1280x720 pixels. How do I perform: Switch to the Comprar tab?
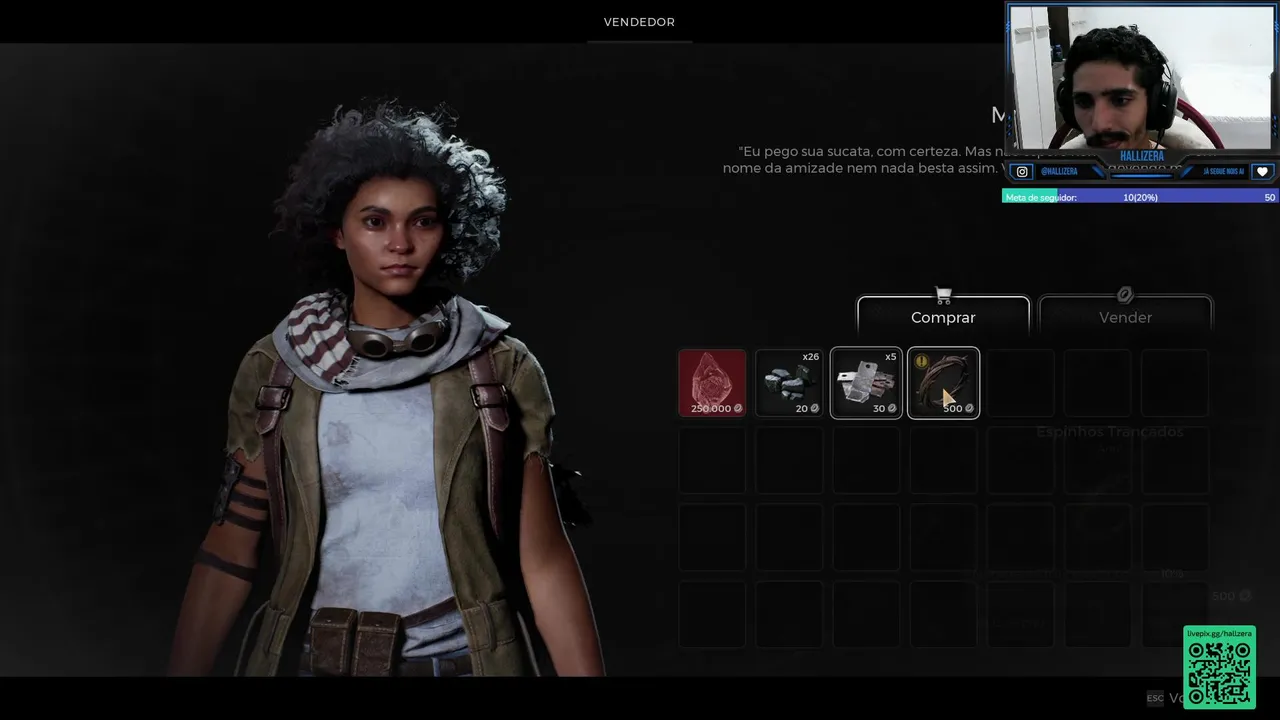click(943, 317)
